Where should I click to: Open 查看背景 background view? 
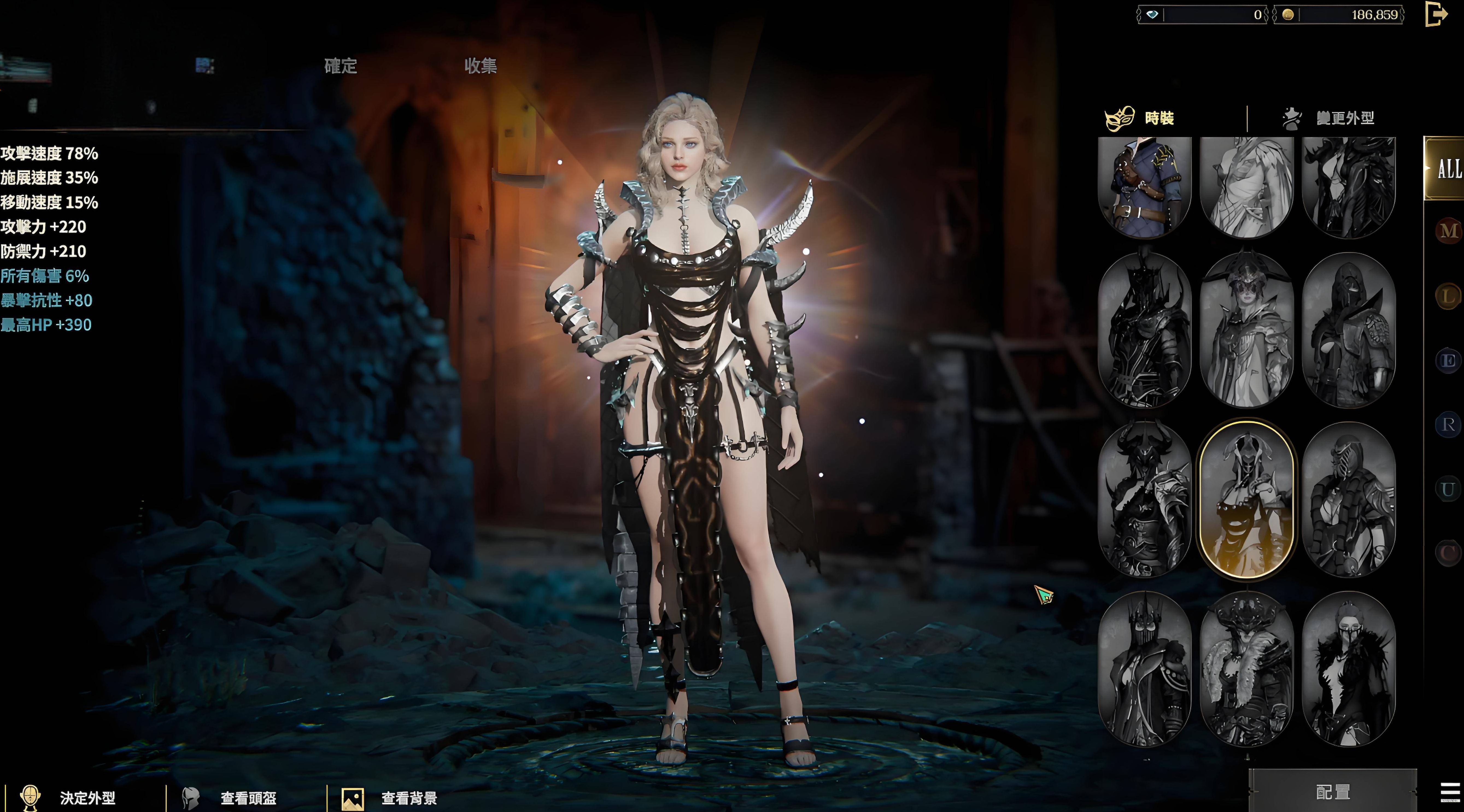coord(409,798)
